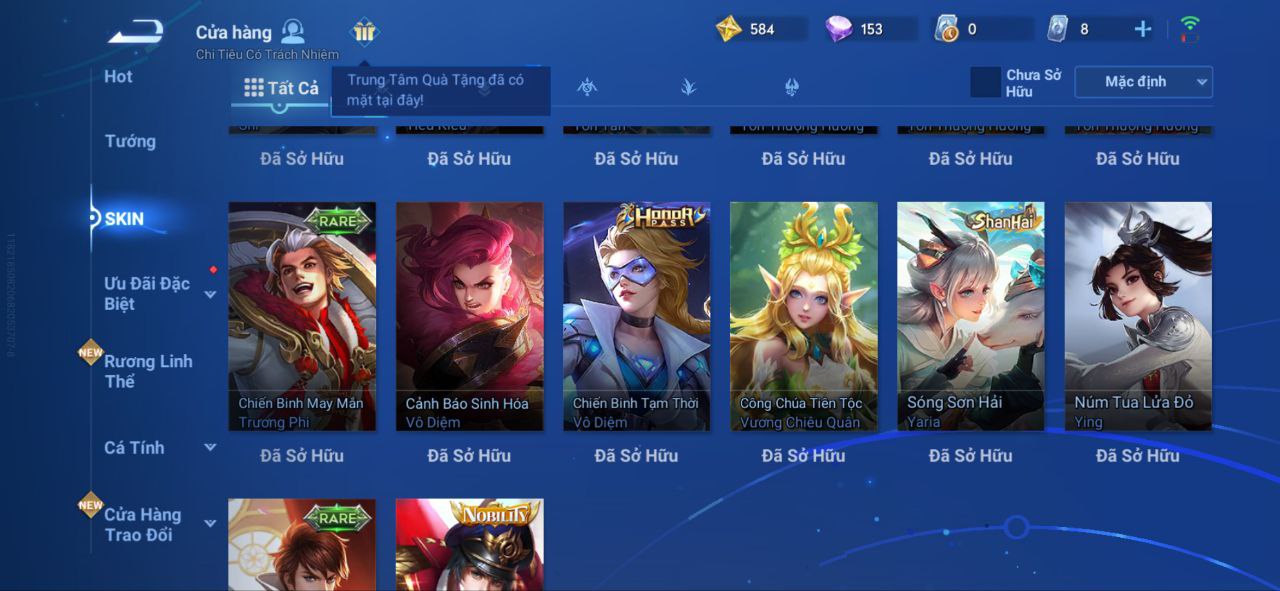Select the Sóng Sơn Hải skin card
Image resolution: width=1280 pixels, height=591 pixels.
click(x=970, y=316)
